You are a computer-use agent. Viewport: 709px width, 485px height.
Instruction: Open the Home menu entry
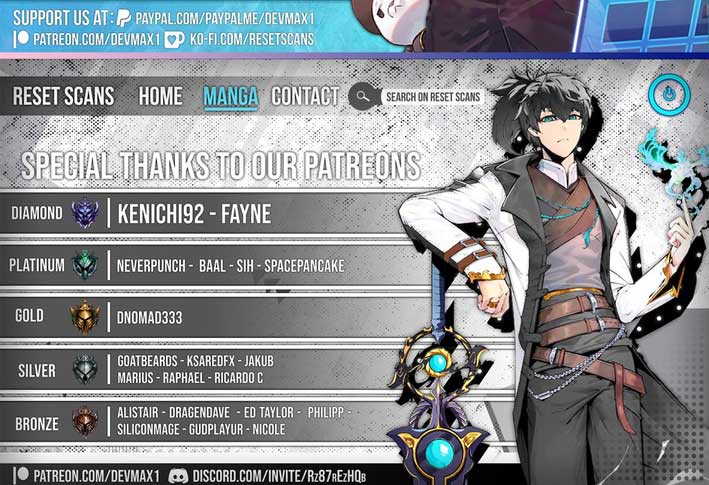160,97
